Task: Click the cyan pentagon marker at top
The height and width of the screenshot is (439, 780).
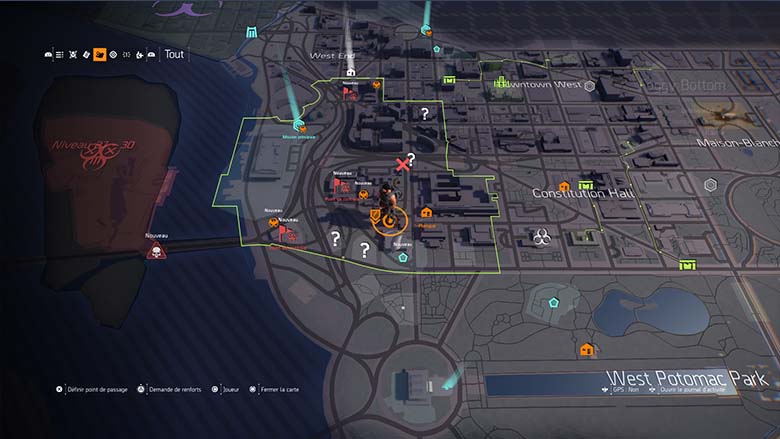Action: pyautogui.click(x=437, y=47)
